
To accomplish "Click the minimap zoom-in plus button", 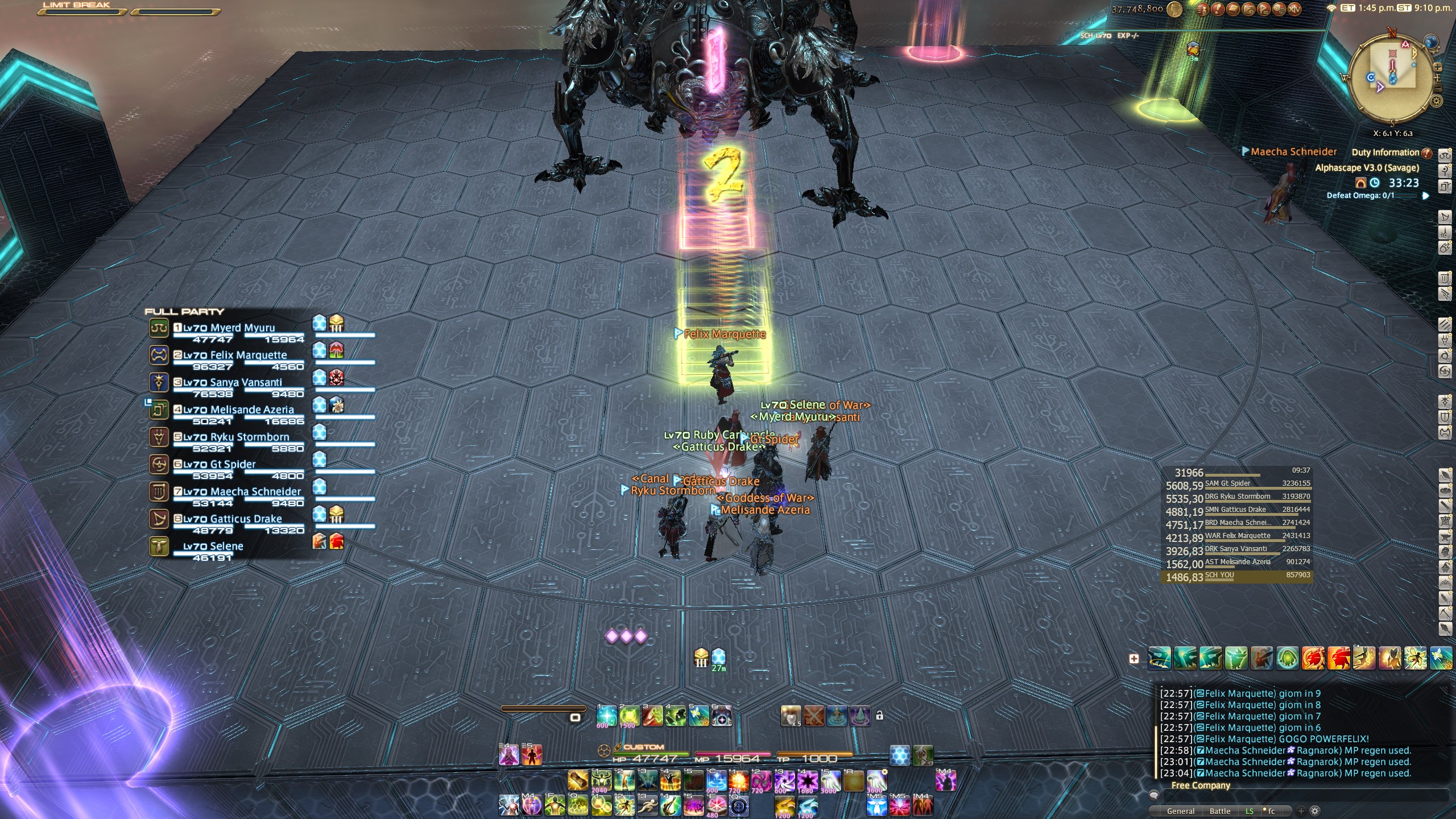I will pyautogui.click(x=1437, y=67).
